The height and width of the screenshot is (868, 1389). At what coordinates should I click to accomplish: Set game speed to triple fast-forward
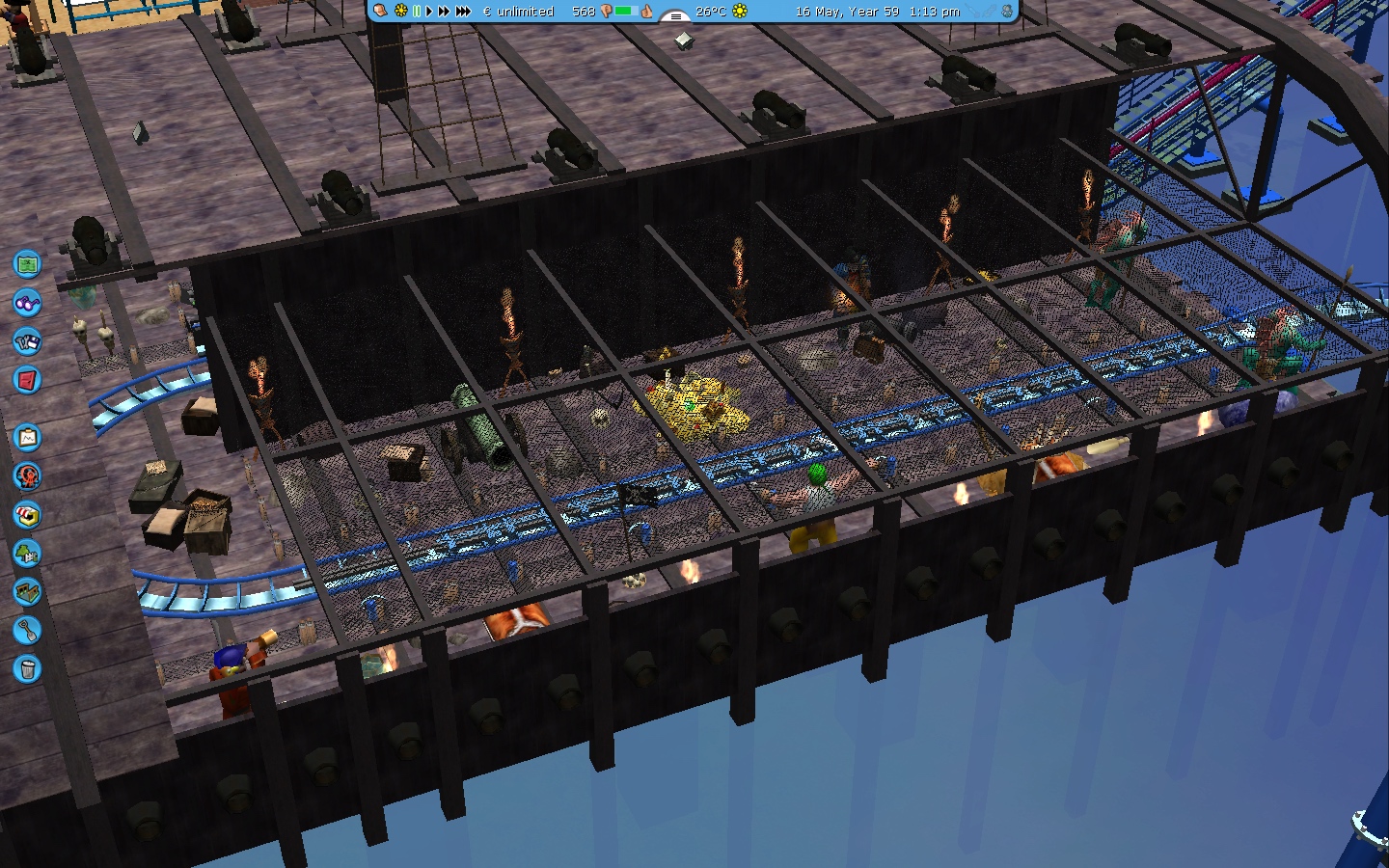click(463, 12)
